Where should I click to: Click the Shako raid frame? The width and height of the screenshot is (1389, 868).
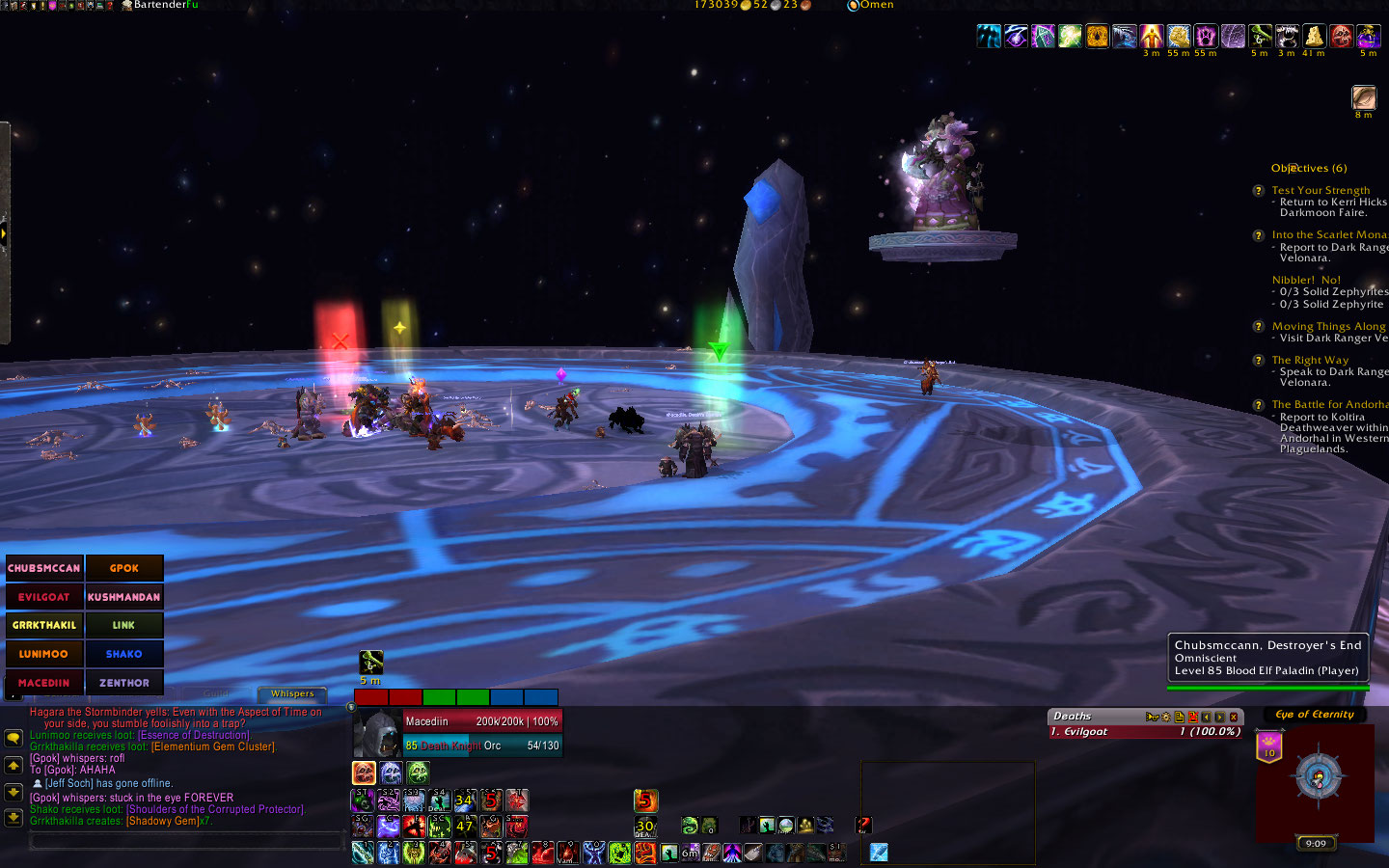123,654
